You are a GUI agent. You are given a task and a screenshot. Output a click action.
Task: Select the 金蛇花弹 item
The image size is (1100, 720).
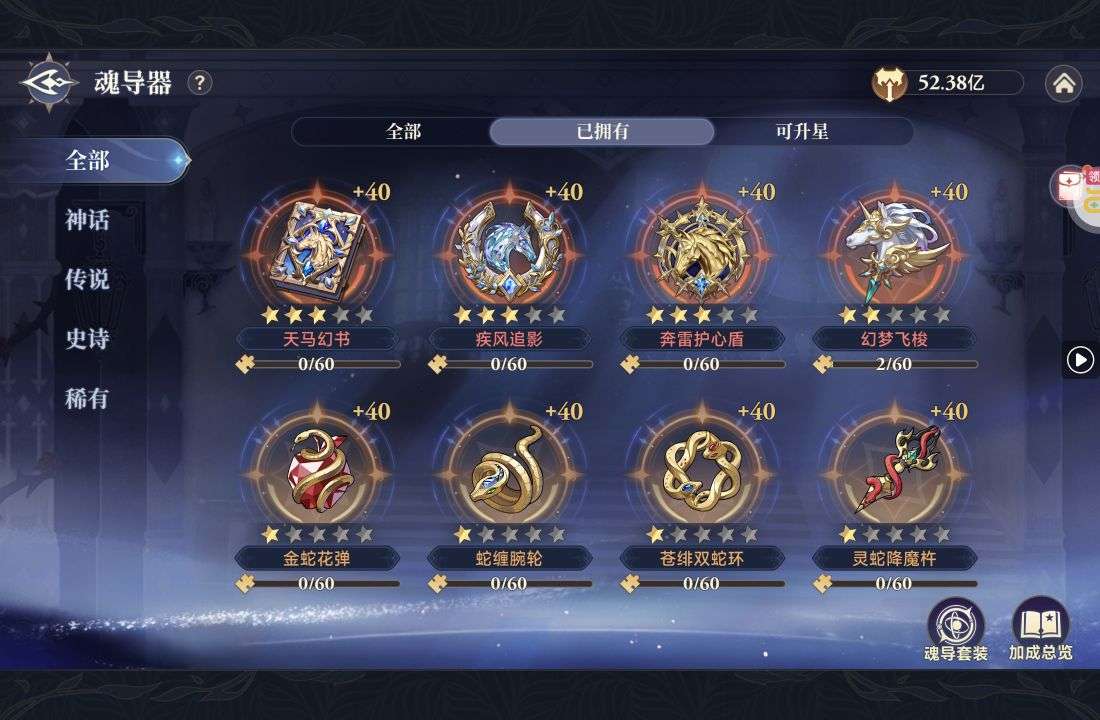point(316,467)
